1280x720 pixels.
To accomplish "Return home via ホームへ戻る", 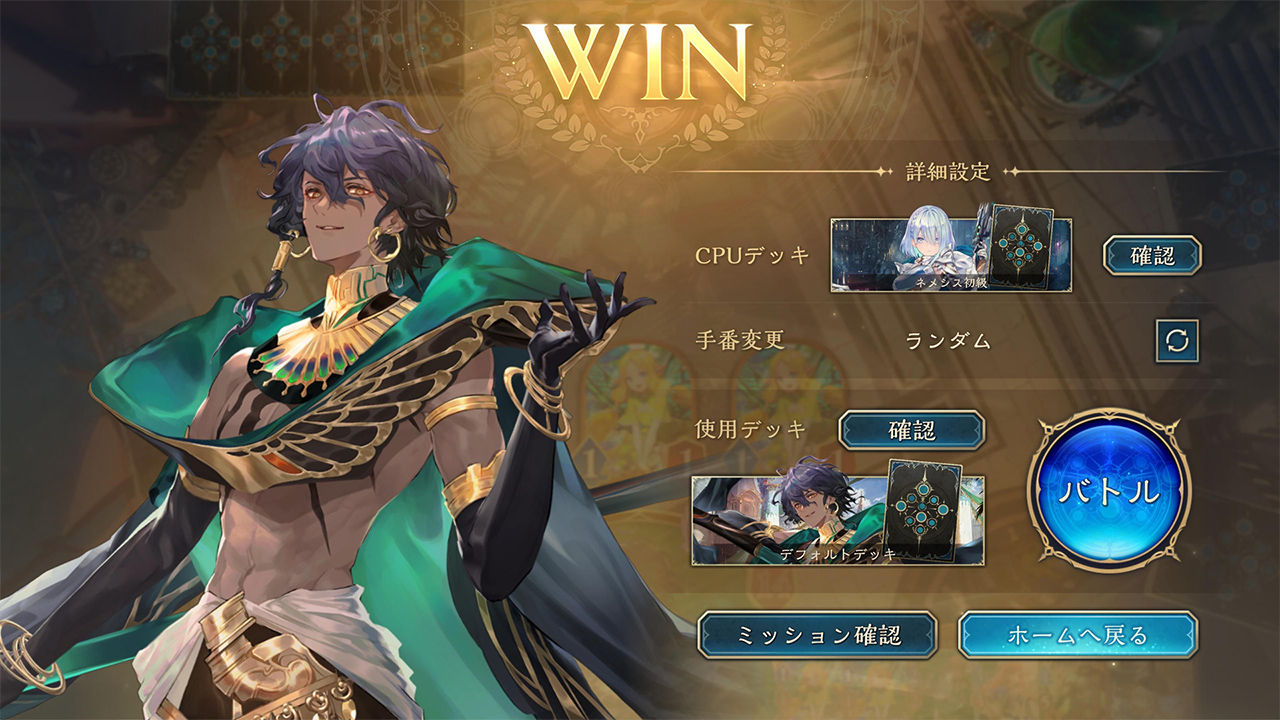I will click(x=1077, y=635).
